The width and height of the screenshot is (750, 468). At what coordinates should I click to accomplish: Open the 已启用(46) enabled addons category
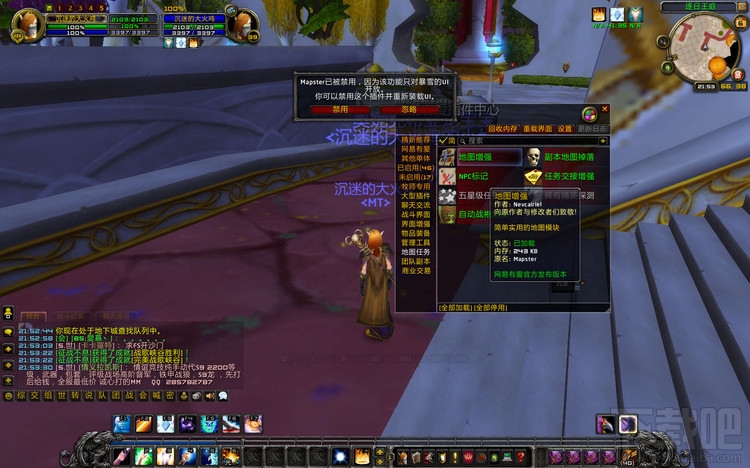coord(415,168)
